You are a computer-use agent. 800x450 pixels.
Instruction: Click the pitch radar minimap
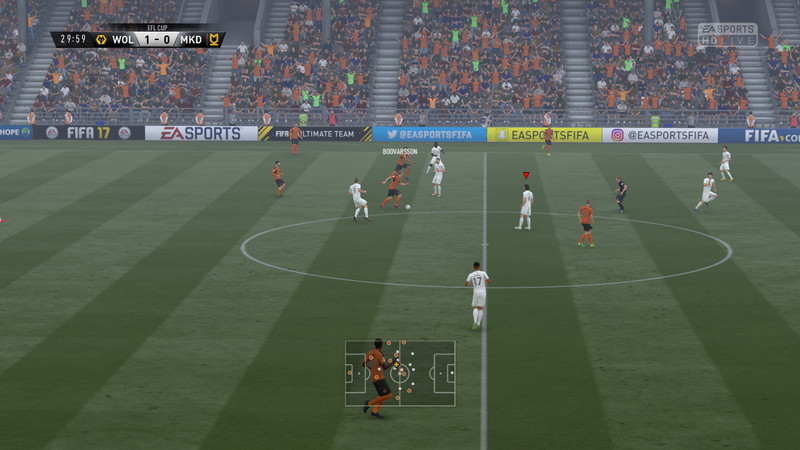coord(400,373)
